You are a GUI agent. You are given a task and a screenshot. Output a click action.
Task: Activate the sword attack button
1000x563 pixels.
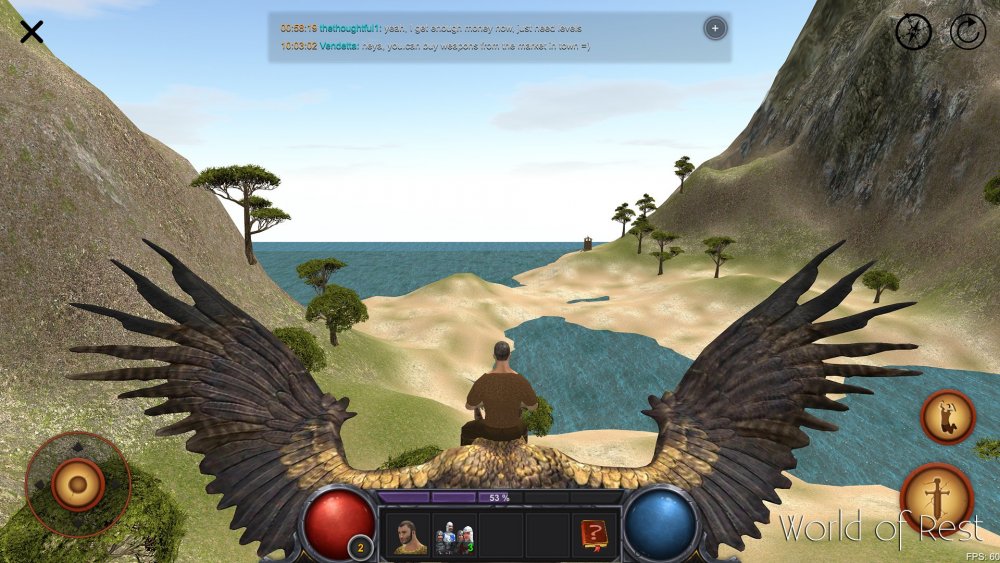pyautogui.click(x=937, y=496)
